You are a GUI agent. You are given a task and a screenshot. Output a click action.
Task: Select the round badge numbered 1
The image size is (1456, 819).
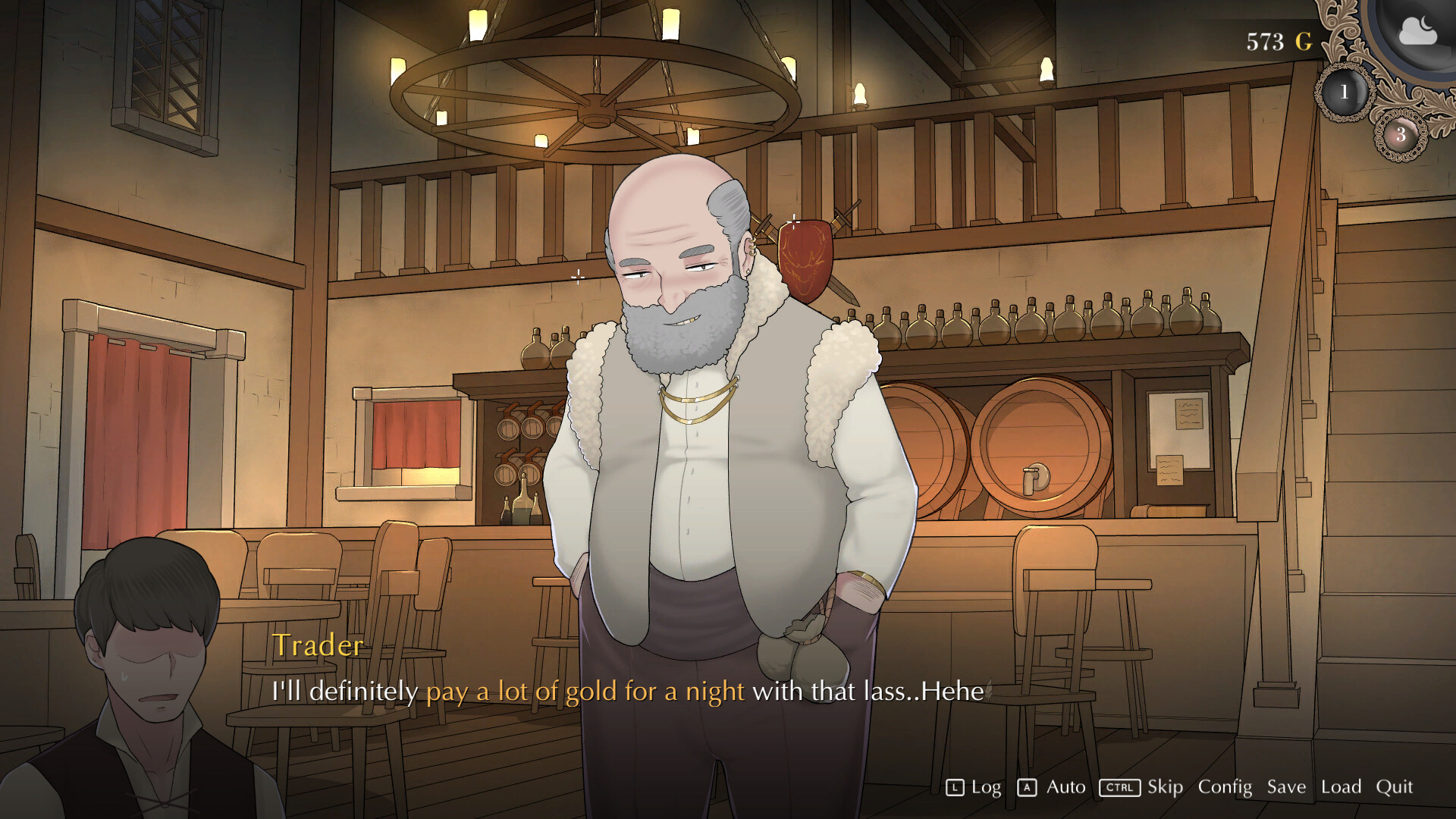tap(1344, 93)
